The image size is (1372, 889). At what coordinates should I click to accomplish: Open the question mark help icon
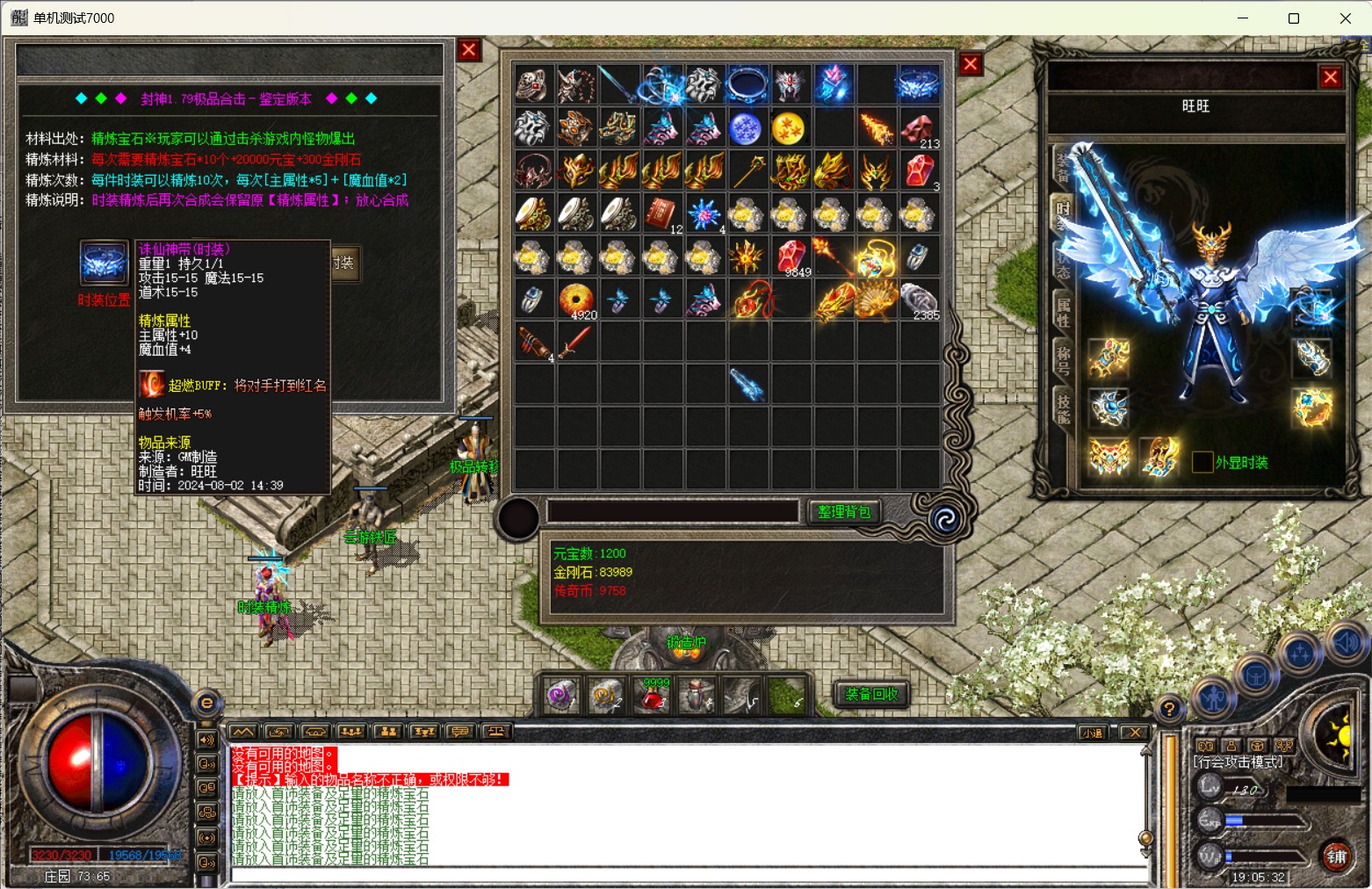(x=1169, y=708)
